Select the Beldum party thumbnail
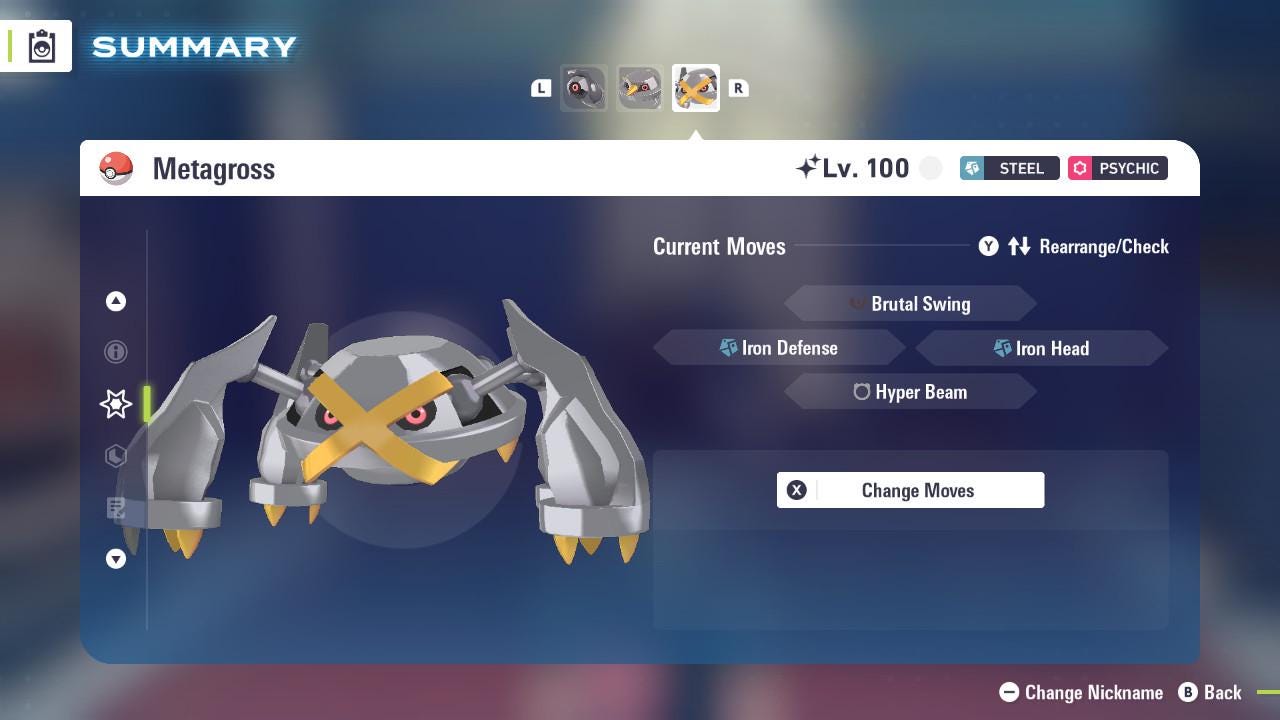 [x=584, y=88]
